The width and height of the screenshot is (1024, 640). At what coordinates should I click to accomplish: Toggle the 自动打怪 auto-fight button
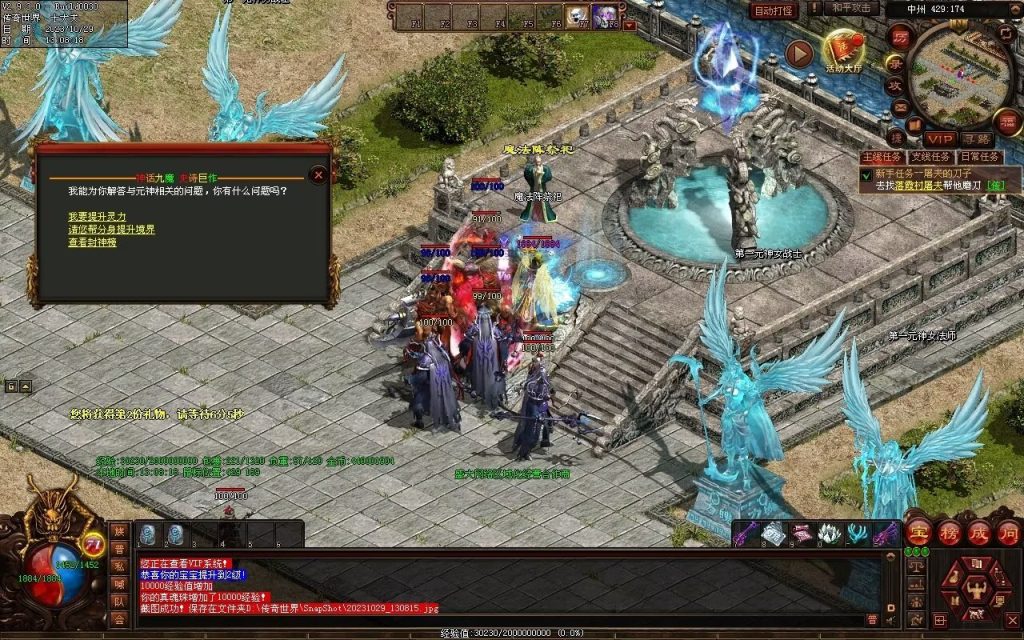coord(774,10)
